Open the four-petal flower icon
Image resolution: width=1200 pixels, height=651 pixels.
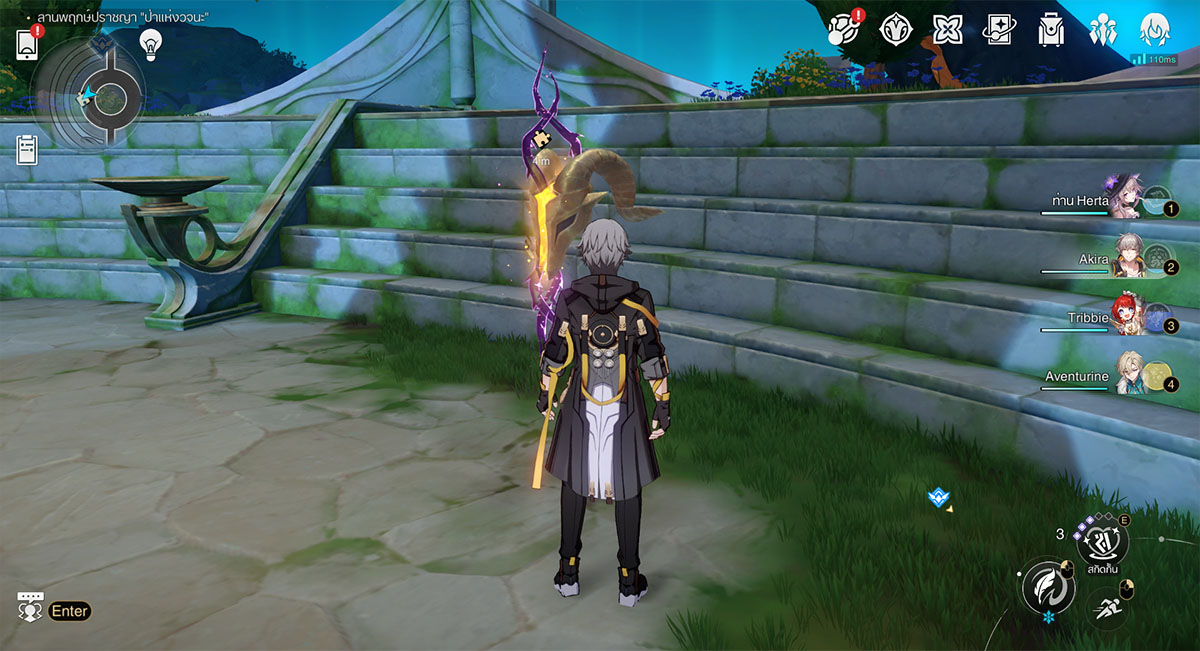[947, 30]
